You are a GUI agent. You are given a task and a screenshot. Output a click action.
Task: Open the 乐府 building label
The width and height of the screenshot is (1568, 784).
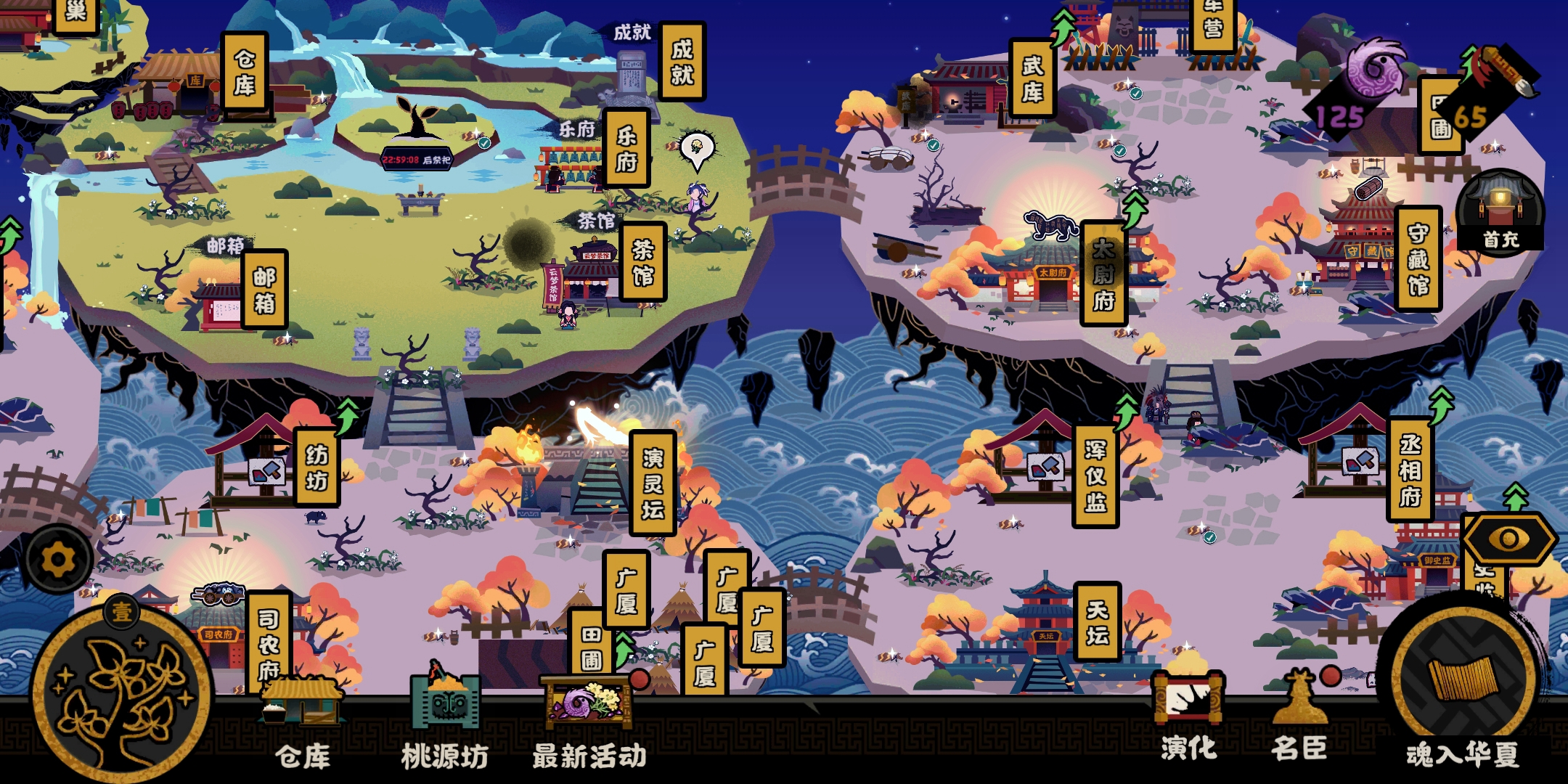(626, 148)
